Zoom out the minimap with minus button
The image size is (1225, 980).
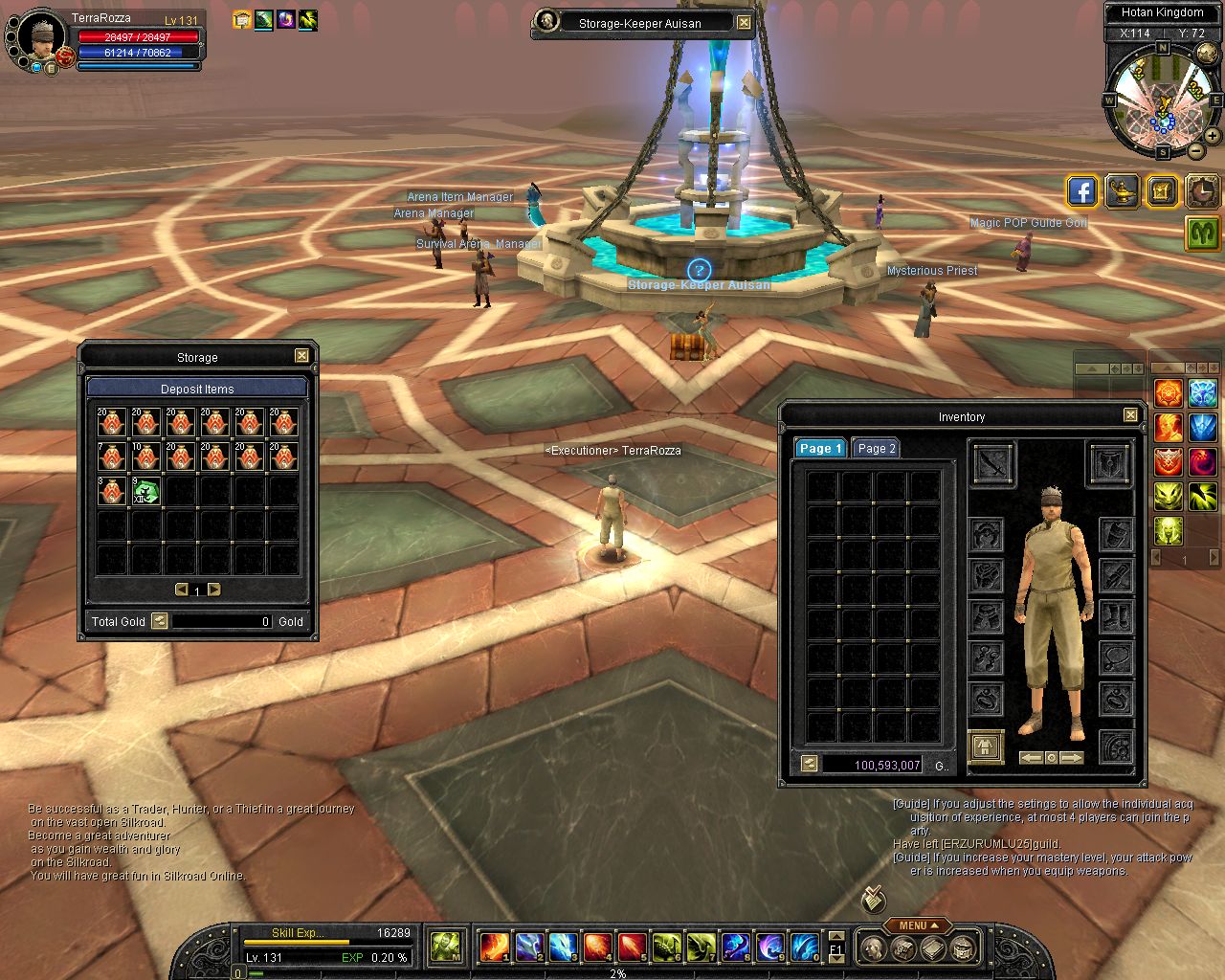pyautogui.click(x=1196, y=151)
